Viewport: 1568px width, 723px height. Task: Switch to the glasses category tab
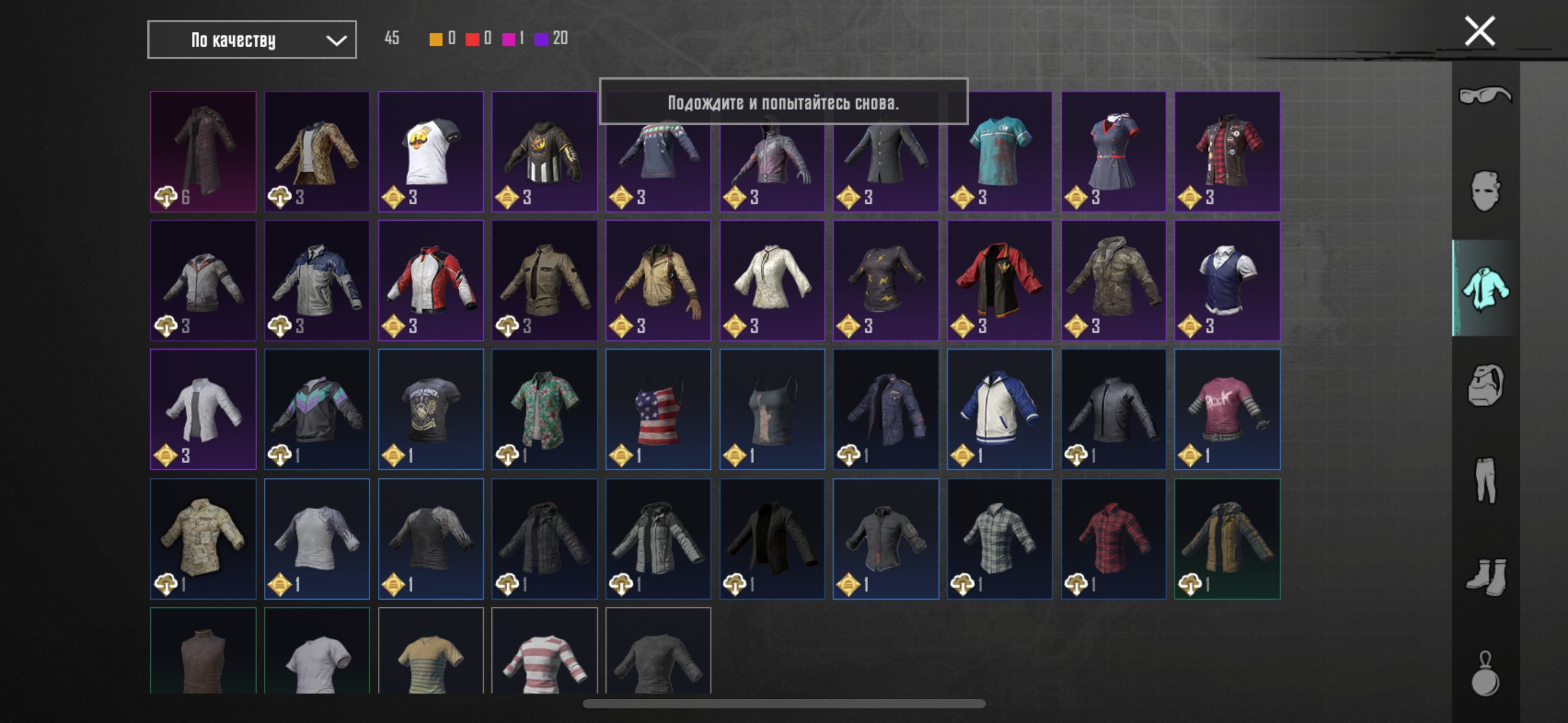point(1485,96)
